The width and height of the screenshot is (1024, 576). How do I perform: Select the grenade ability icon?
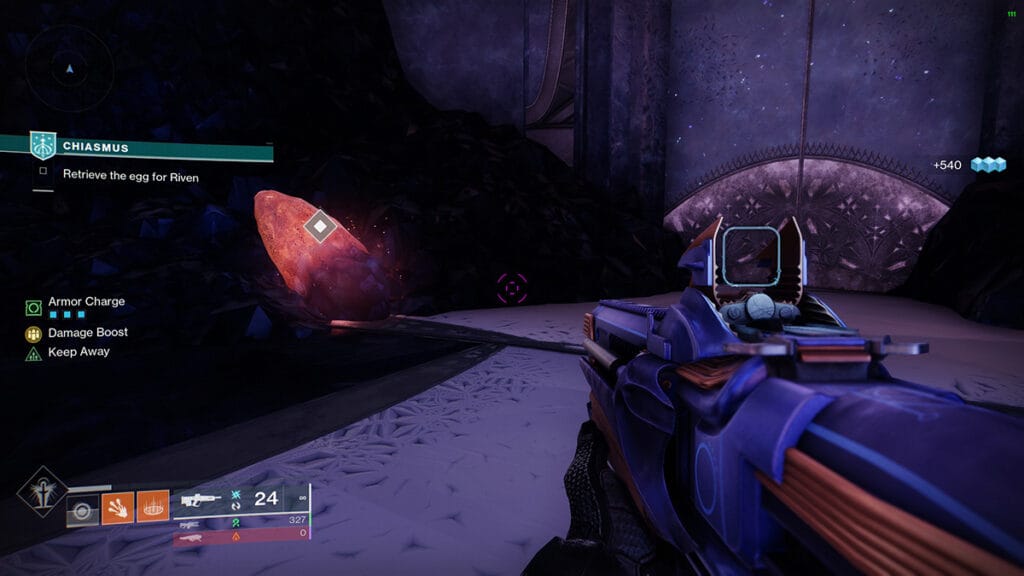coord(84,510)
